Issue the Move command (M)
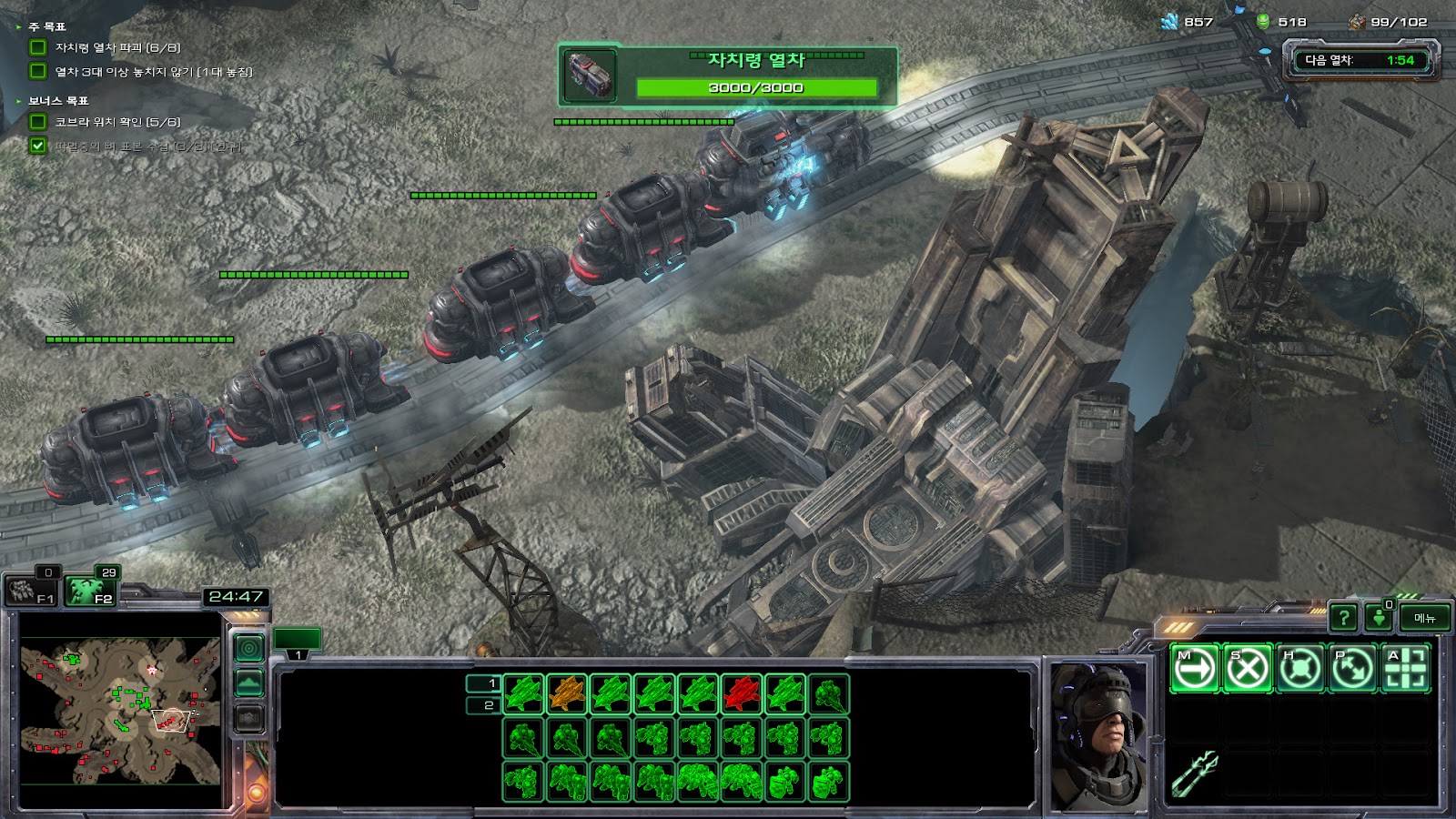 click(1194, 669)
